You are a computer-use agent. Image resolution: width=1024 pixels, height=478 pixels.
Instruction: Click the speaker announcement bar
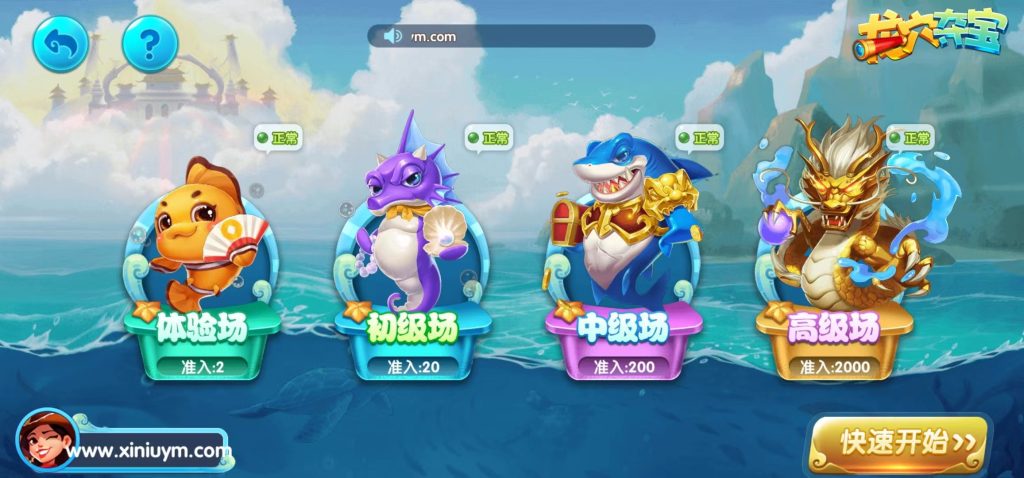coord(510,36)
